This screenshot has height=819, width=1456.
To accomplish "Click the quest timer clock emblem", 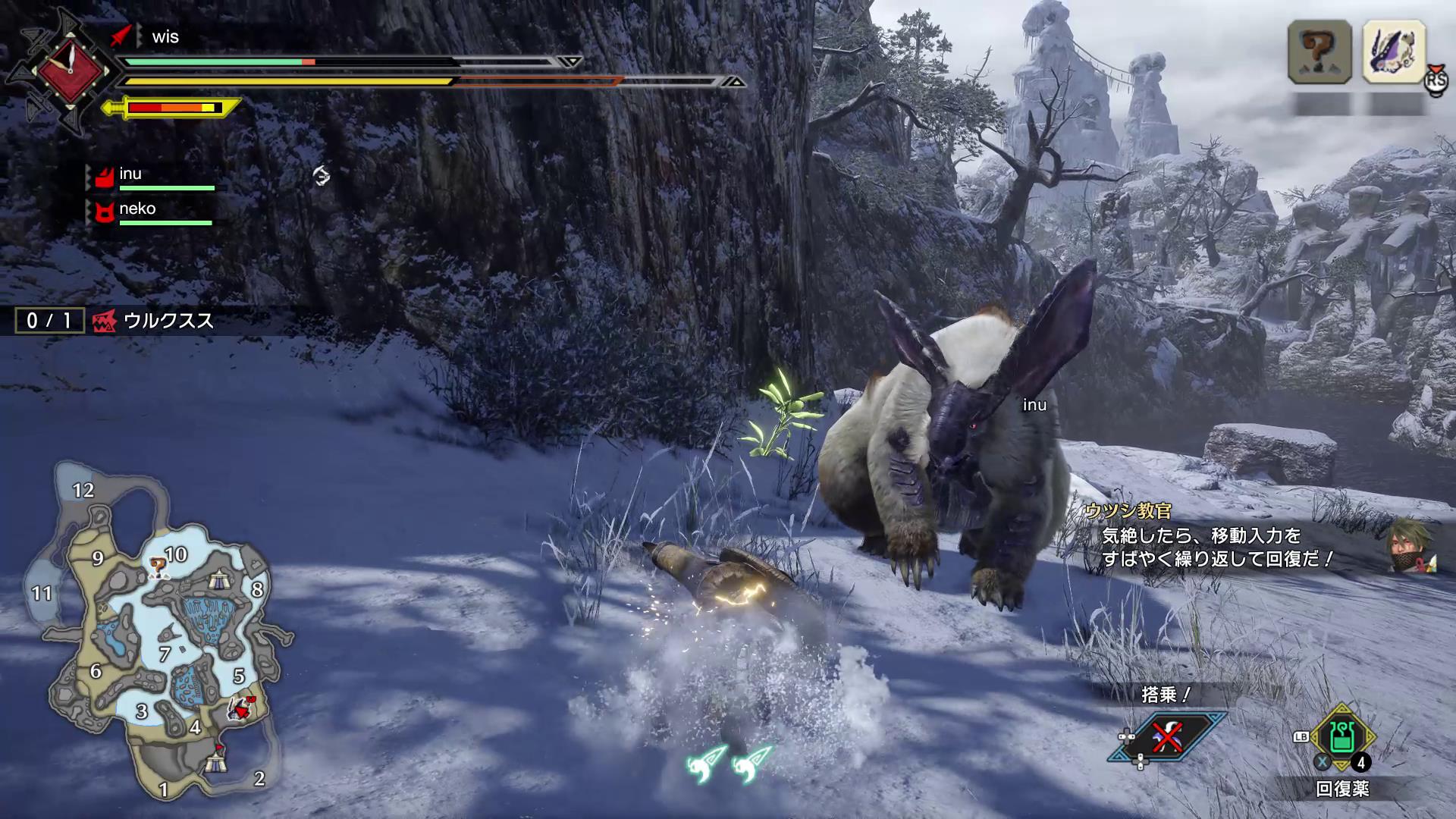I will 70,71.
